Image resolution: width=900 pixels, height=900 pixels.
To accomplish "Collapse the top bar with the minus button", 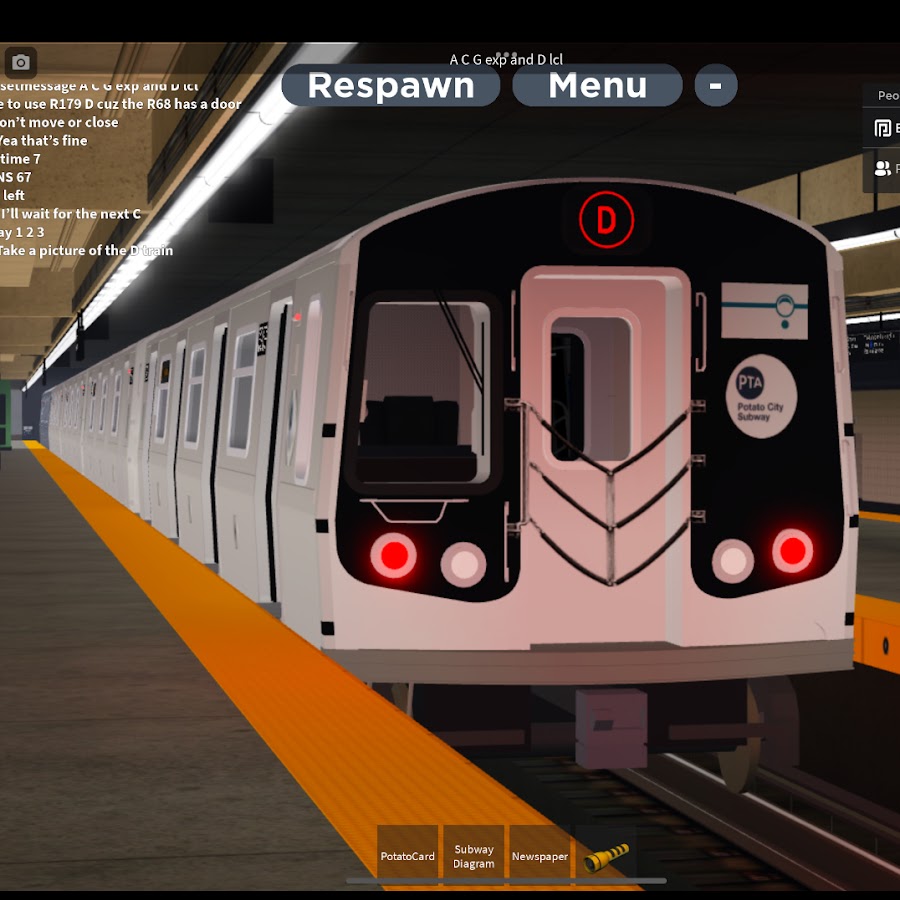I will (715, 86).
